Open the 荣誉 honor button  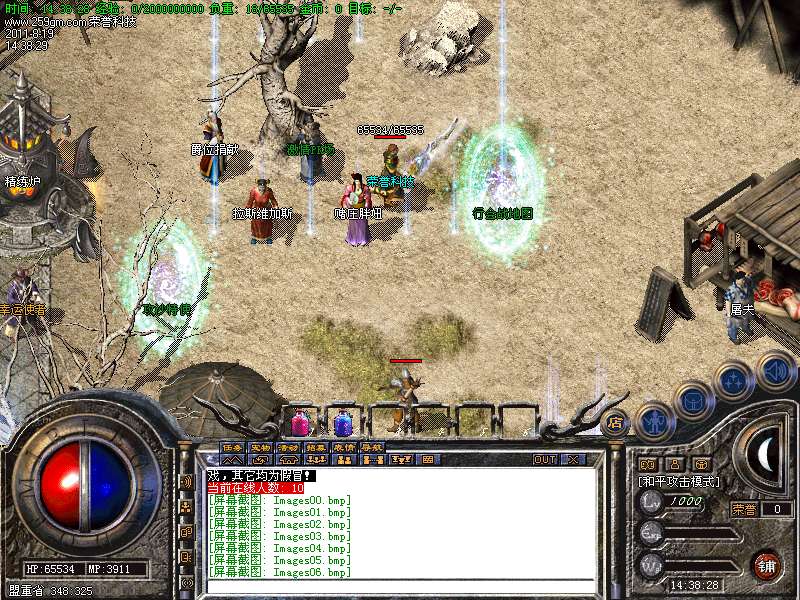743,509
